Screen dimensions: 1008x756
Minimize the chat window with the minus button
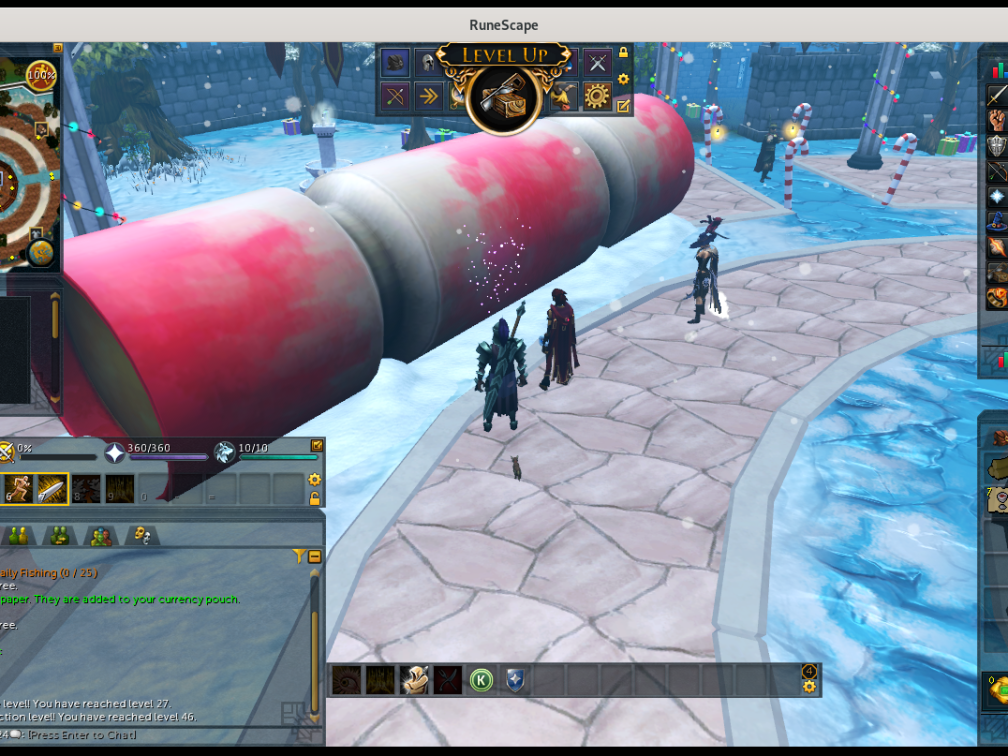click(314, 556)
